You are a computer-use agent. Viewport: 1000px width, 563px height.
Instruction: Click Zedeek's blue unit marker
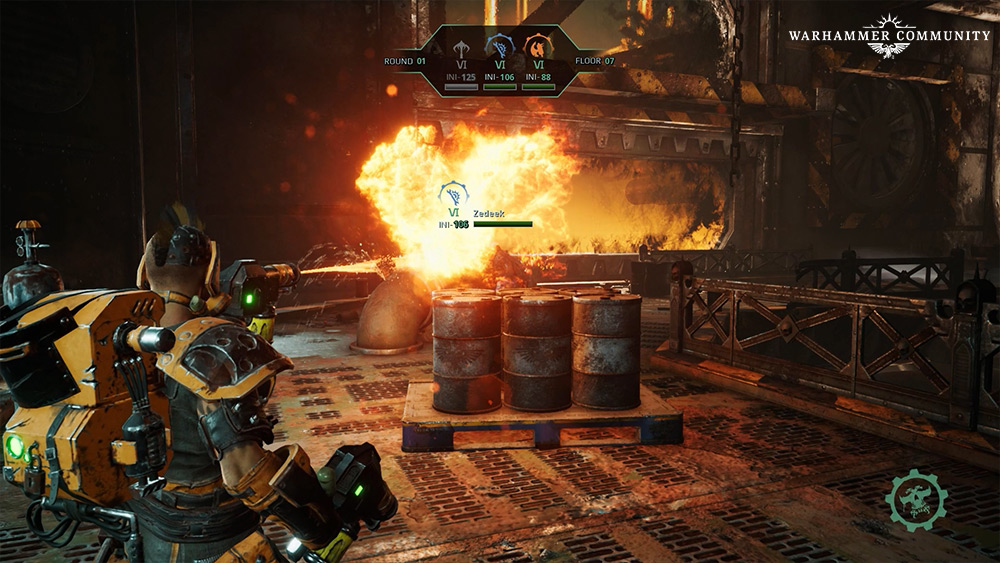click(x=453, y=194)
